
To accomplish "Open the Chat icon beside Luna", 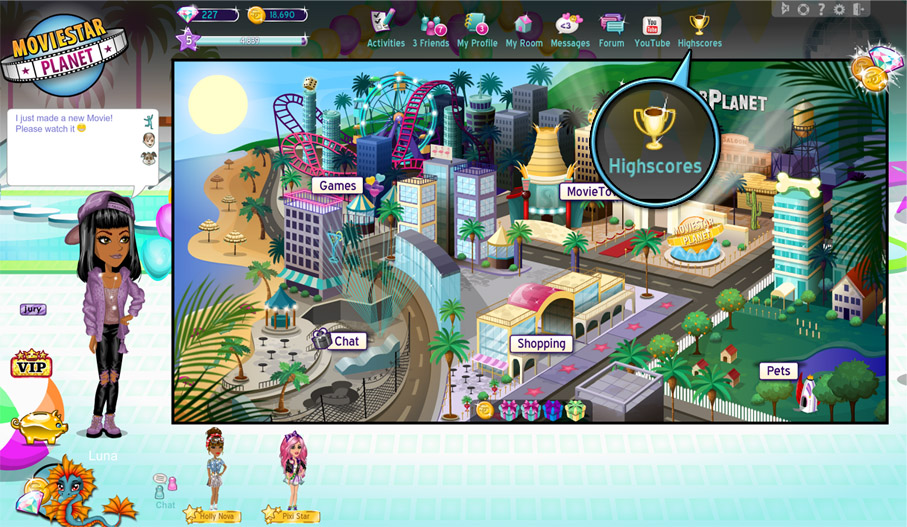I will tap(165, 488).
